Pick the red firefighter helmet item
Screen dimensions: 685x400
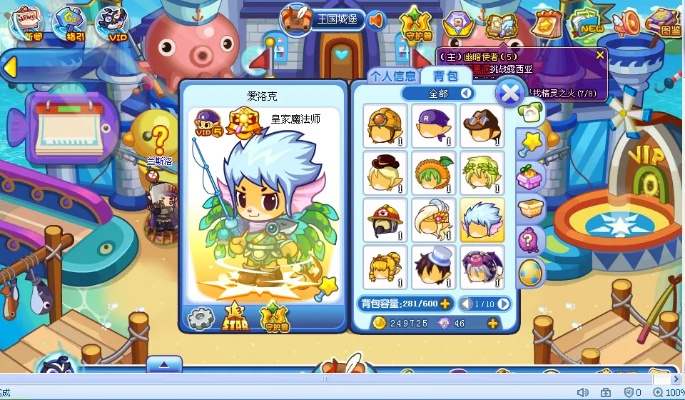tap(383, 218)
